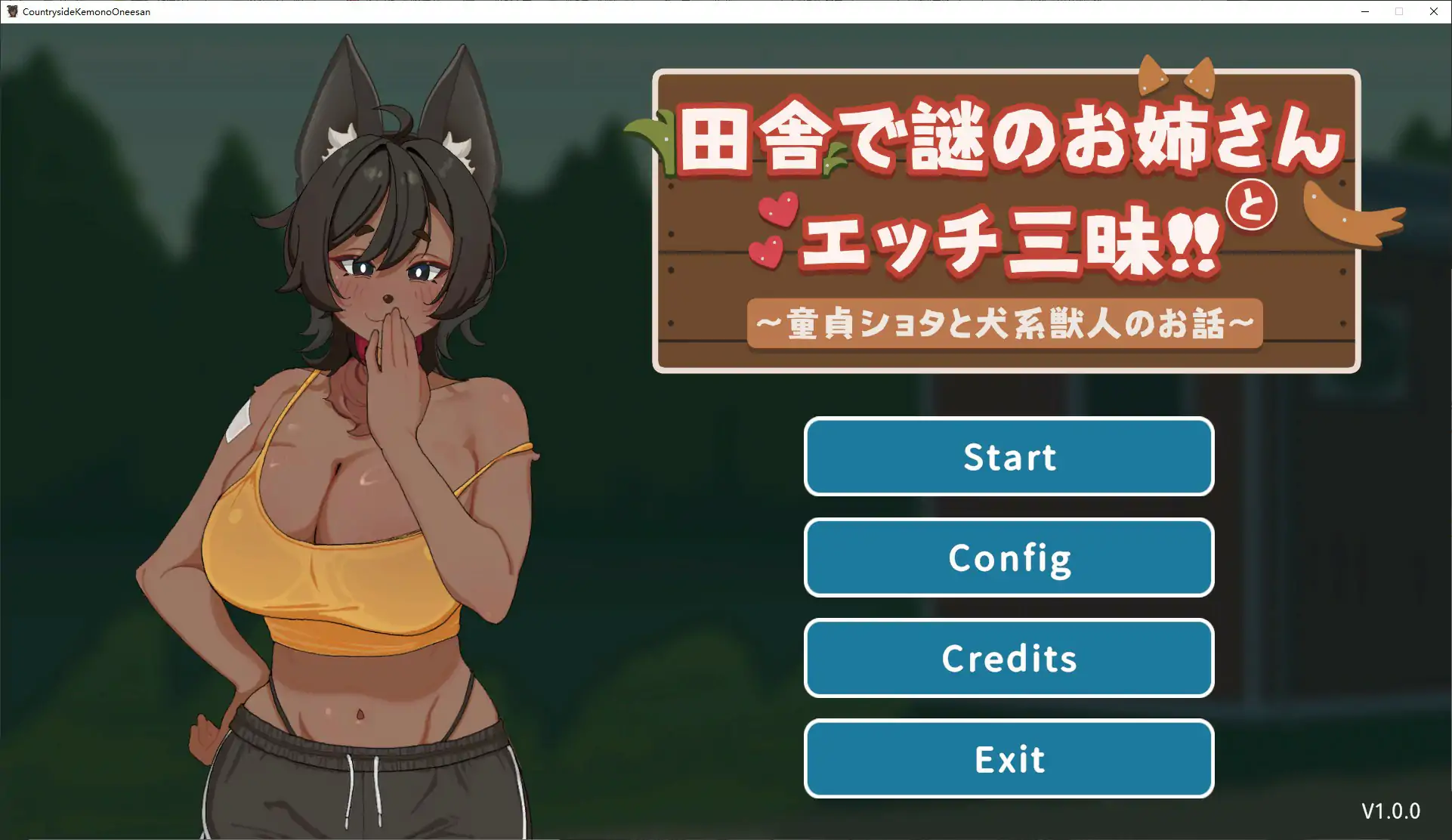Click the wolf app icon in title bar
The image size is (1452, 840).
click(x=12, y=11)
